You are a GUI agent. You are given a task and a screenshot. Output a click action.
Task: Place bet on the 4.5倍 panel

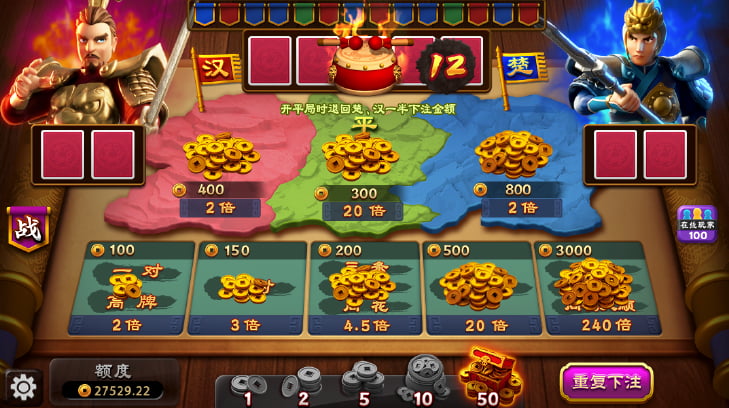click(365, 287)
